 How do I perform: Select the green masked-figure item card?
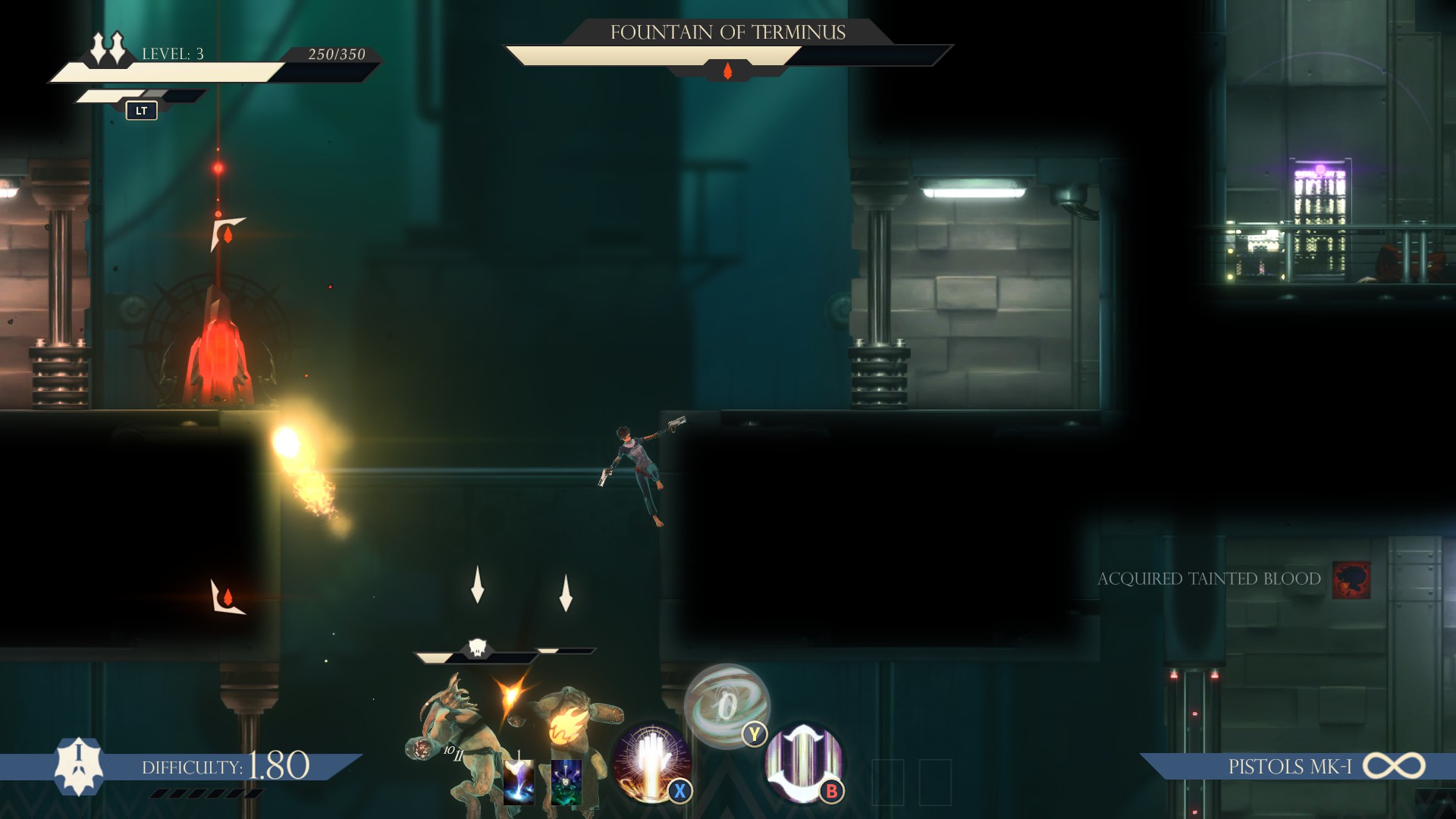point(566,781)
